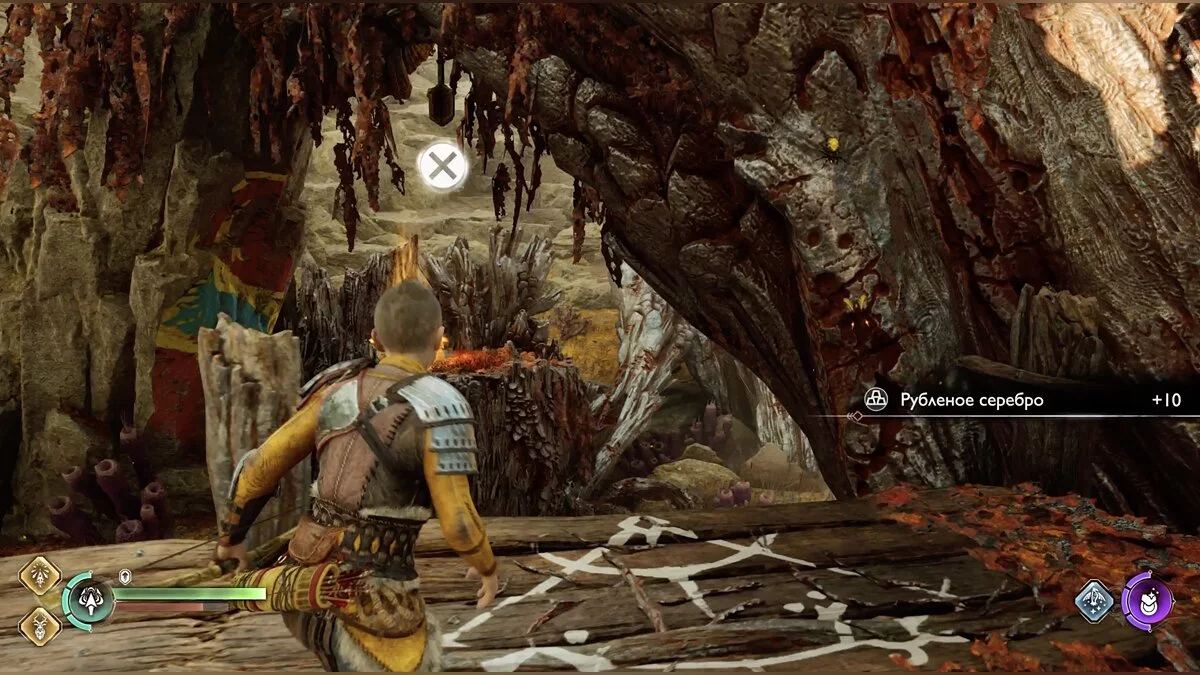Click the Рубленое серебро loot notification
1200x675 pixels.
[1020, 400]
